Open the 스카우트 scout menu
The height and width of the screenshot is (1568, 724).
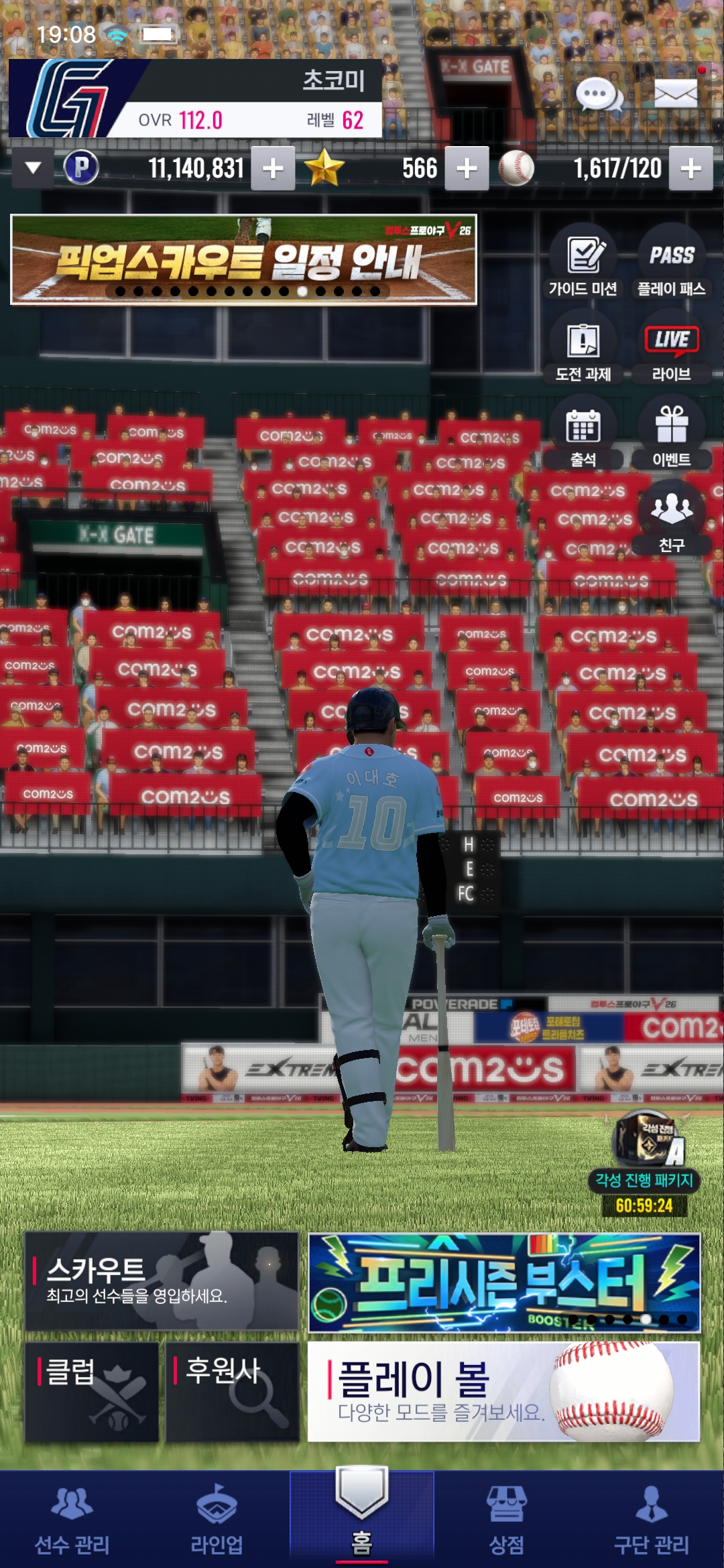coord(162,1281)
